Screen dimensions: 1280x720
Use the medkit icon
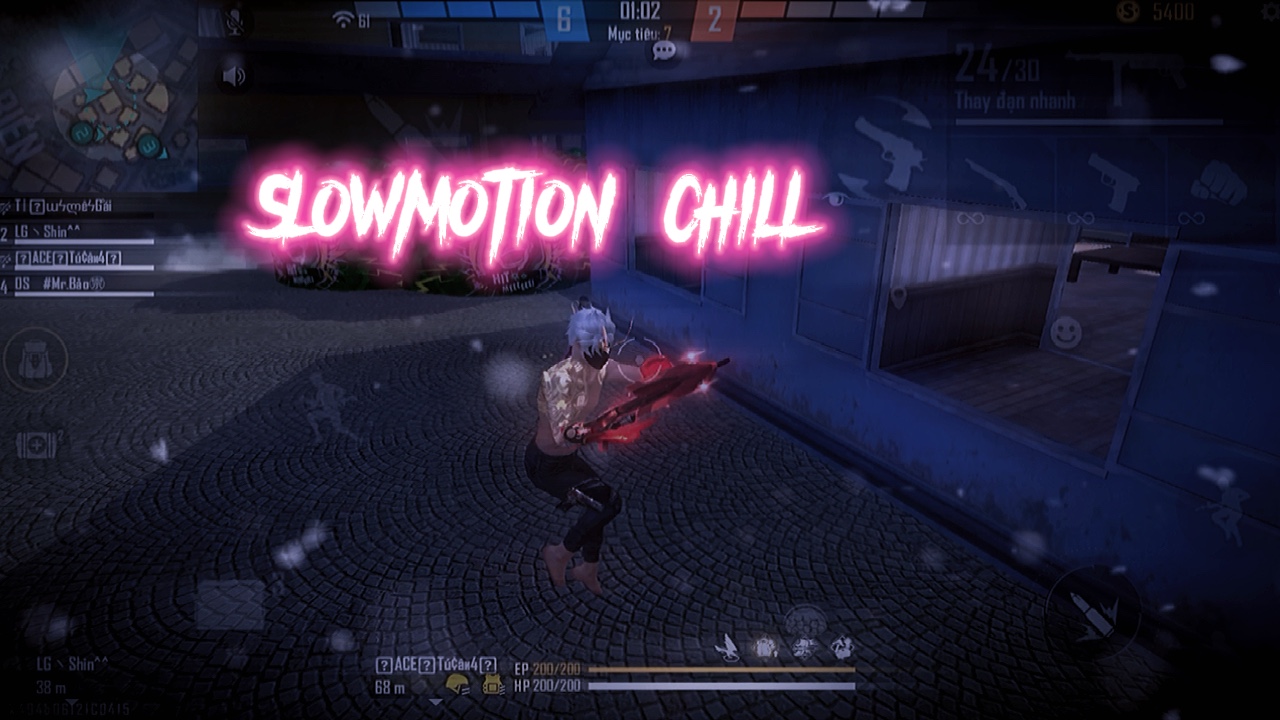38,444
